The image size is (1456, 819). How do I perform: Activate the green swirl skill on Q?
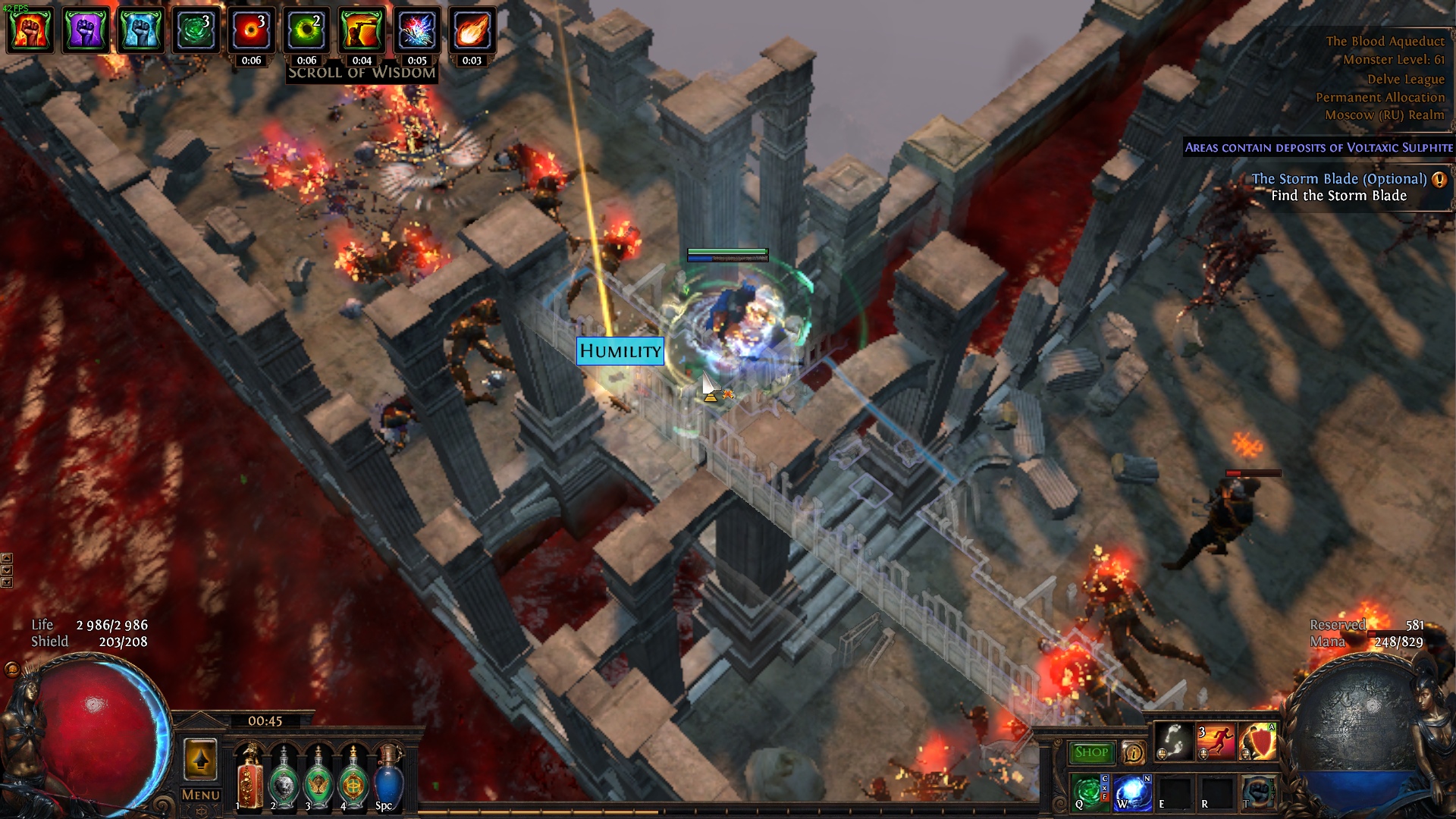tap(1087, 792)
